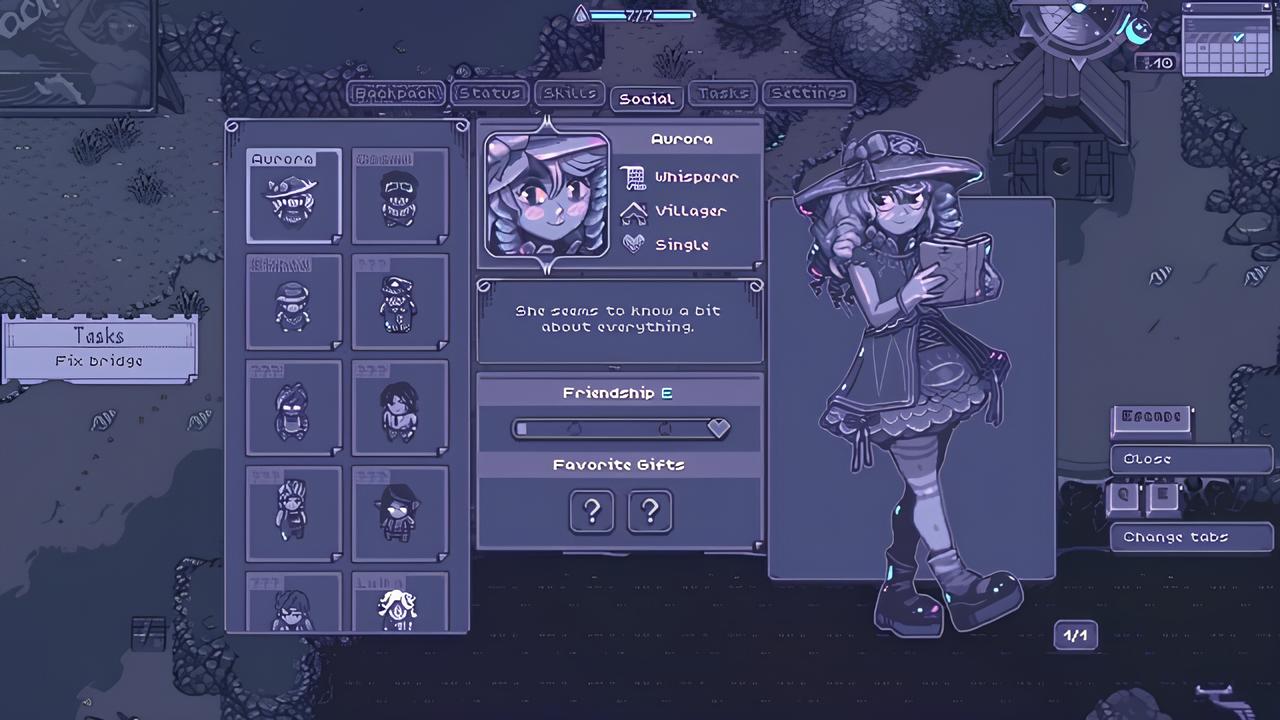Select Luna's portrait at the bottom of the list
The width and height of the screenshot is (1280, 720).
coord(398,605)
